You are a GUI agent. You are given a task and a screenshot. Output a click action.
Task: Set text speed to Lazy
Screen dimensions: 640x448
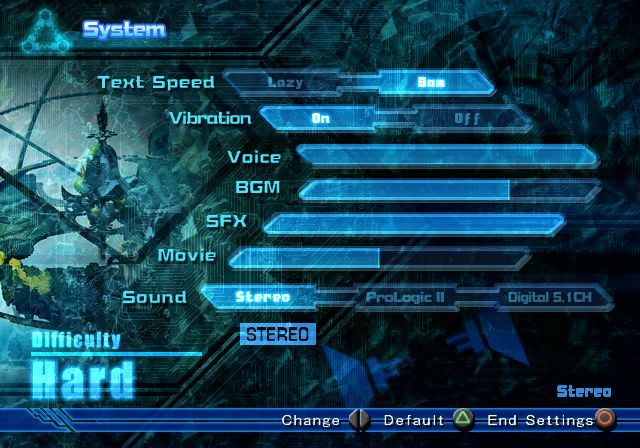coord(286,82)
